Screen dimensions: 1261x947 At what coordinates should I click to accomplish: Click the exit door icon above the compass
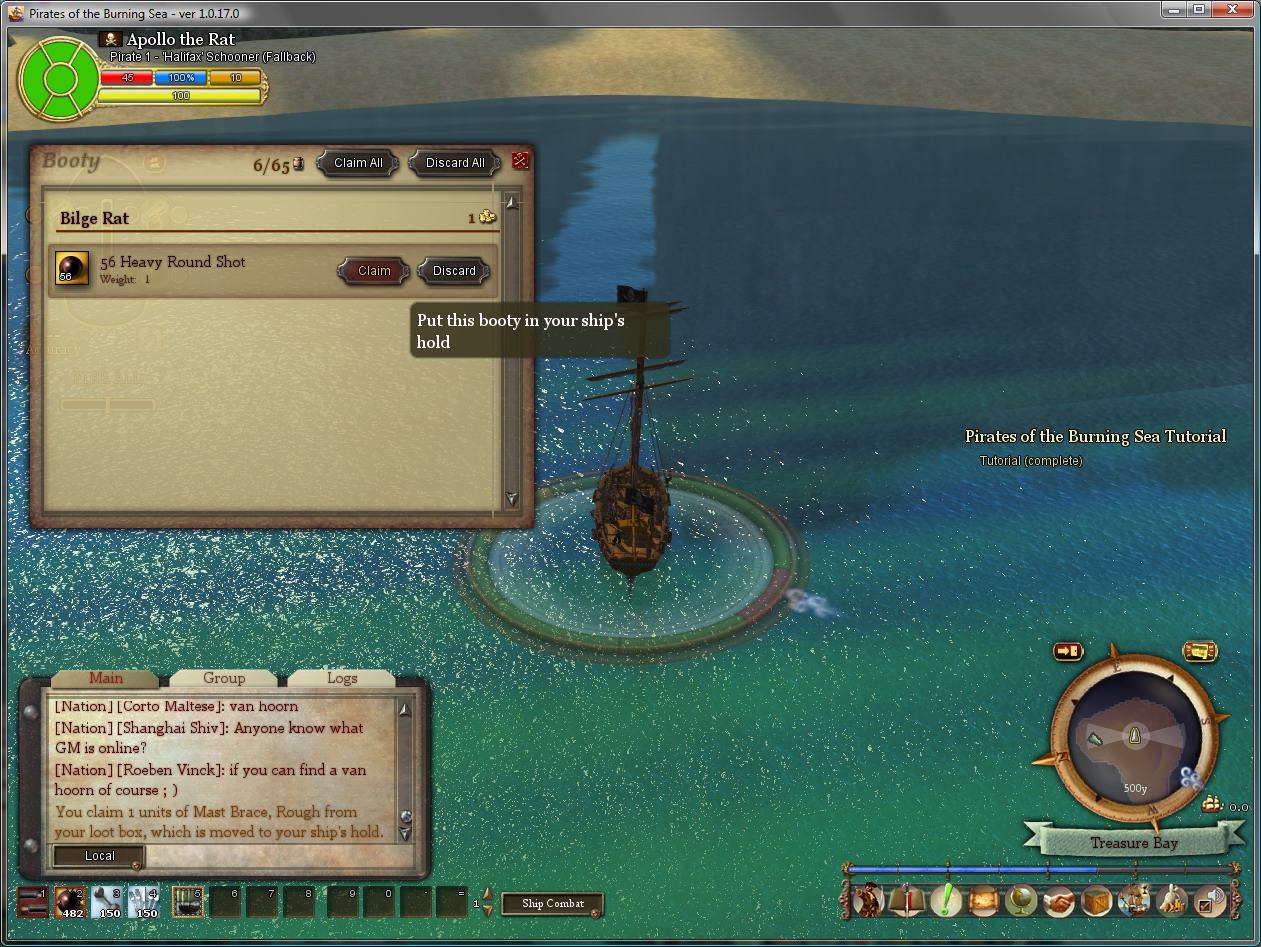coord(1068,652)
